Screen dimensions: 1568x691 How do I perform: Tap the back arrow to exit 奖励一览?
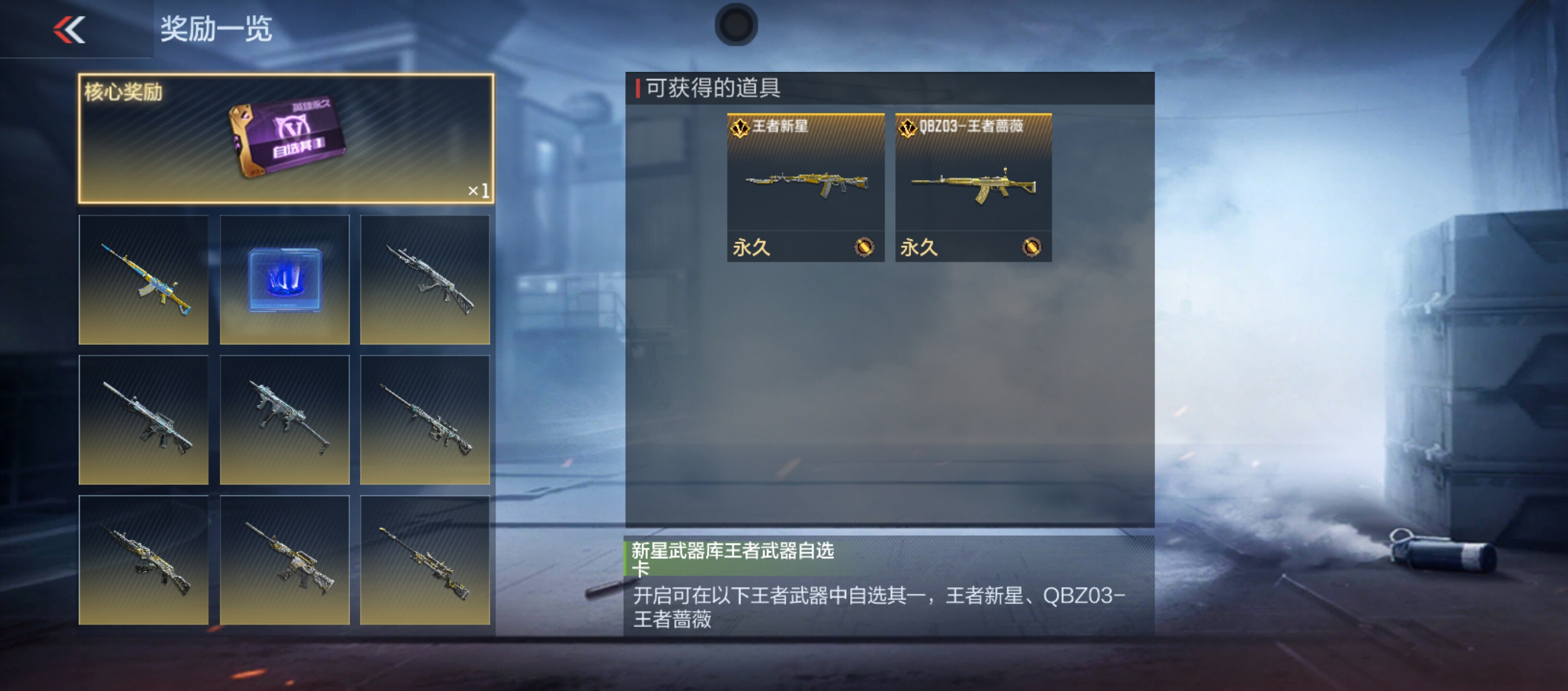coord(69,30)
